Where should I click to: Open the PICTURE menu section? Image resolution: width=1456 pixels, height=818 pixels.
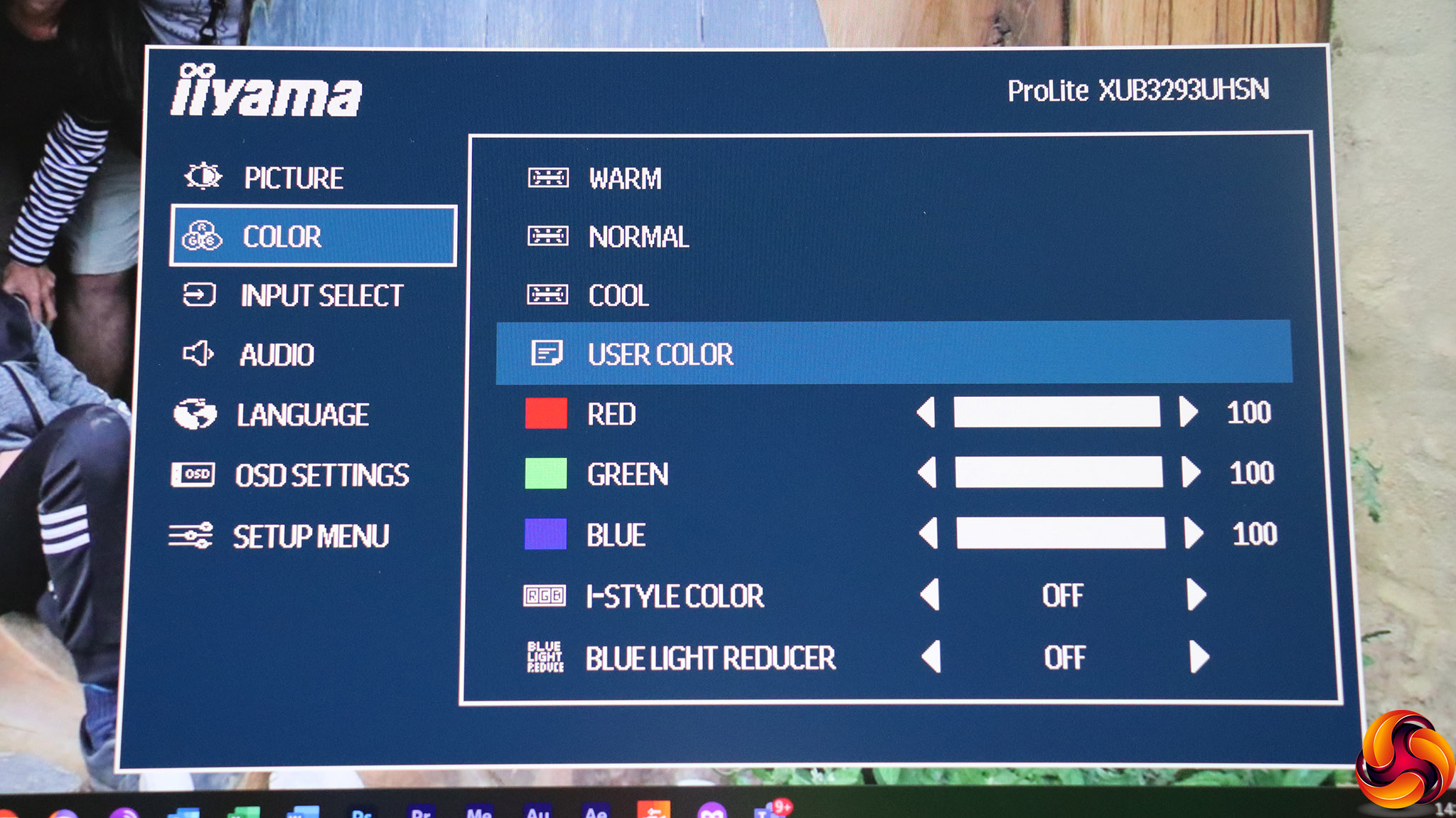click(293, 178)
